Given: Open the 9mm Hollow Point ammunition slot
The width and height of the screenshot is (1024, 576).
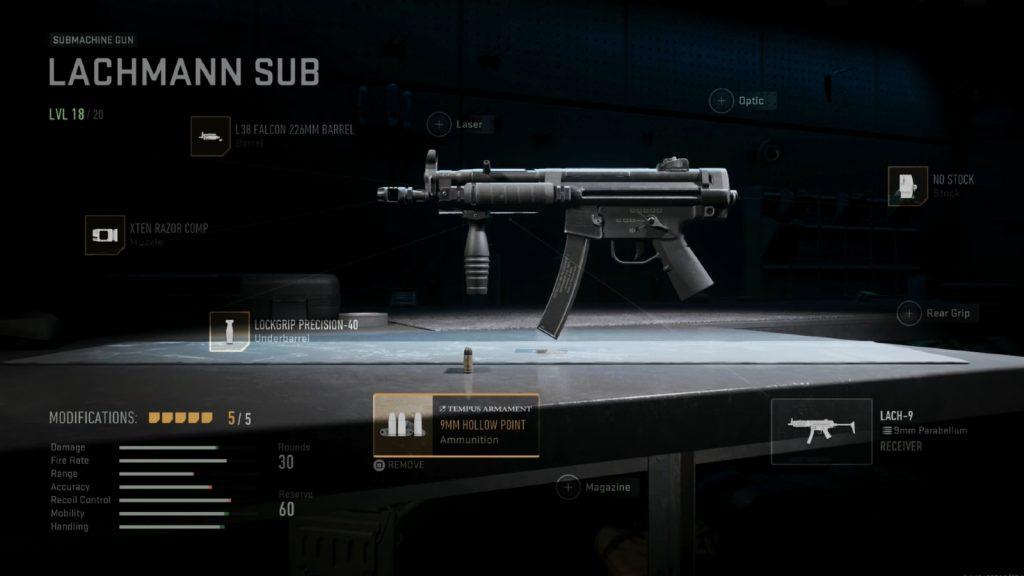Looking at the screenshot, I should point(456,425).
